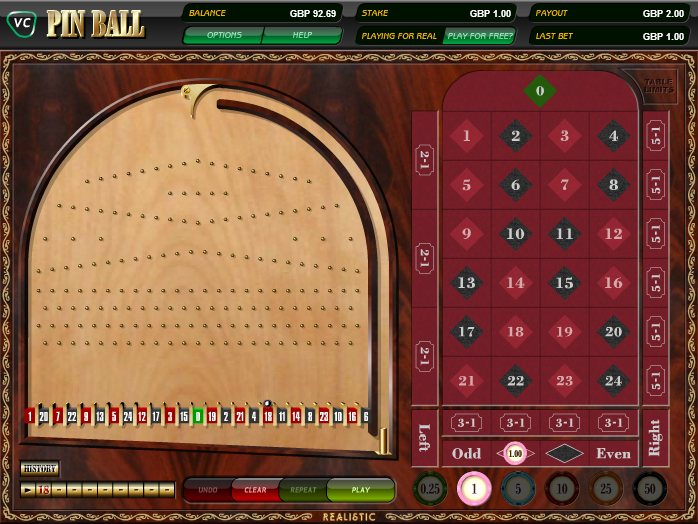The width and height of the screenshot is (698, 524).
Task: Open the Help page
Action: (x=302, y=35)
